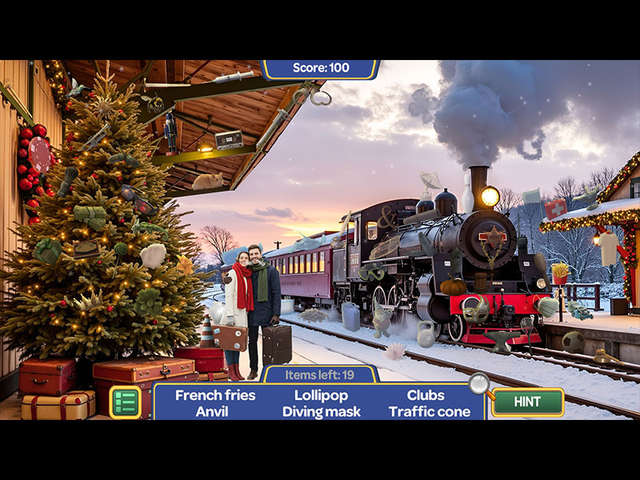Activate the magnifying glass zoom tool
This screenshot has height=480, width=640.
pos(479,383)
